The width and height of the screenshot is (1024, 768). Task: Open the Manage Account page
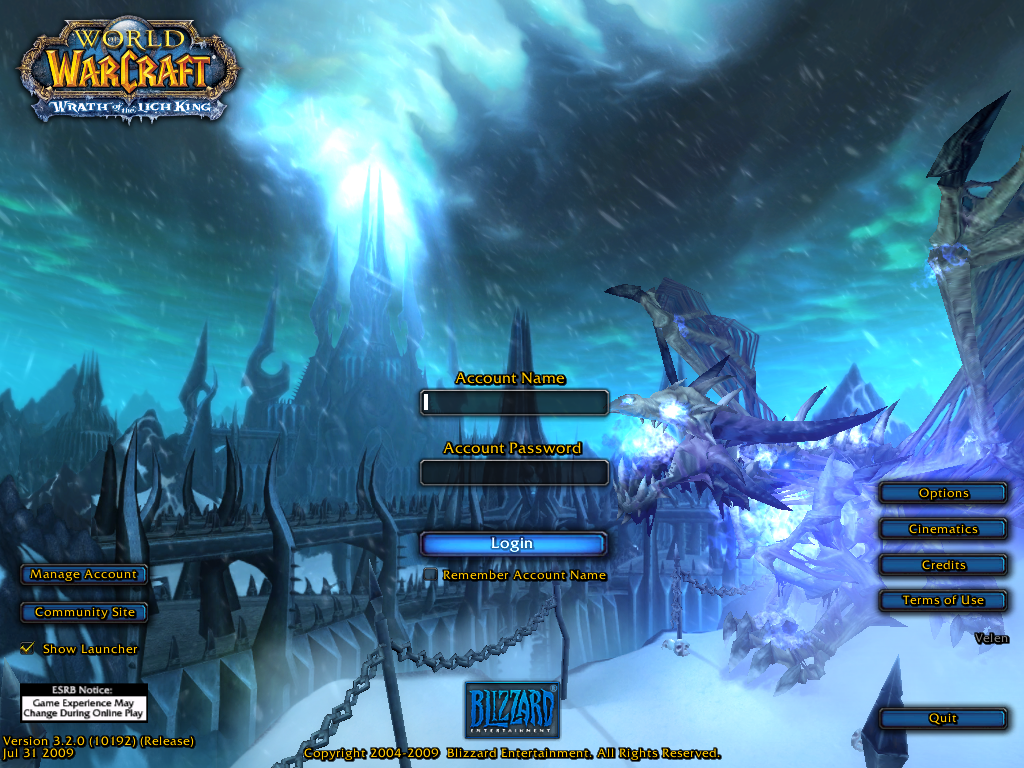(x=84, y=575)
